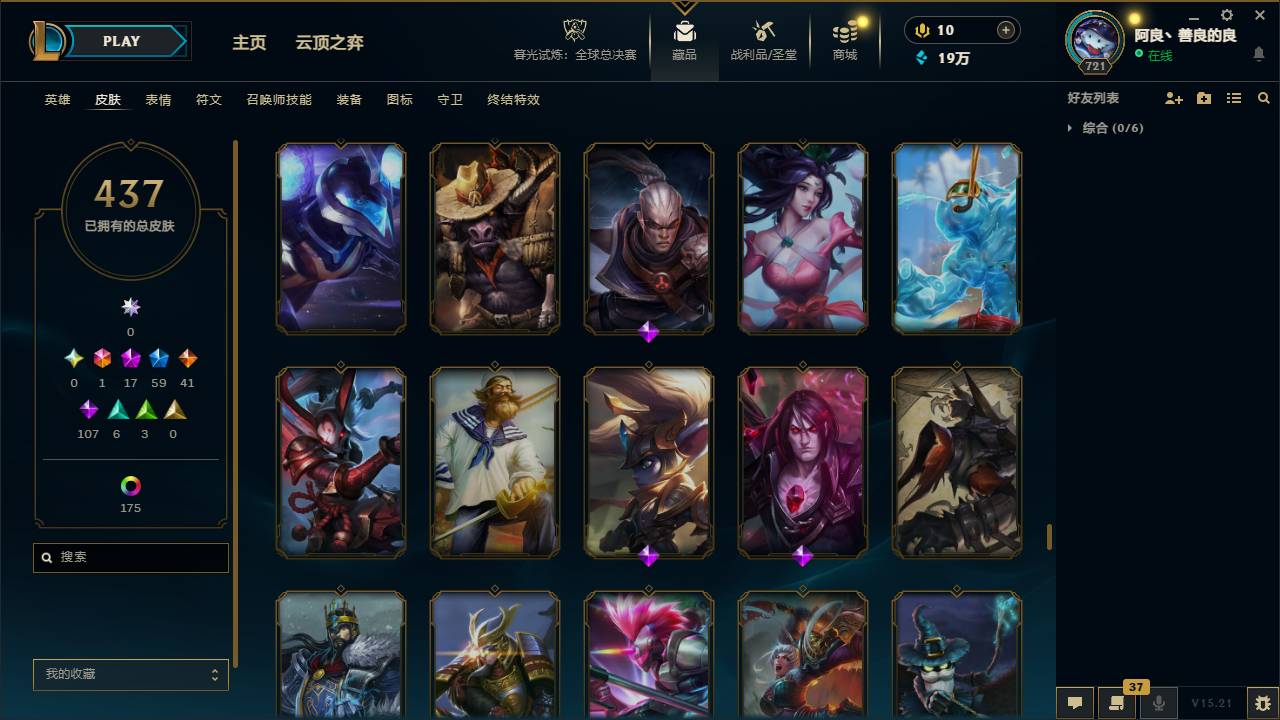Image resolution: width=1280 pixels, height=720 pixels.
Task: Click the 搜索 search field
Action: [130, 557]
